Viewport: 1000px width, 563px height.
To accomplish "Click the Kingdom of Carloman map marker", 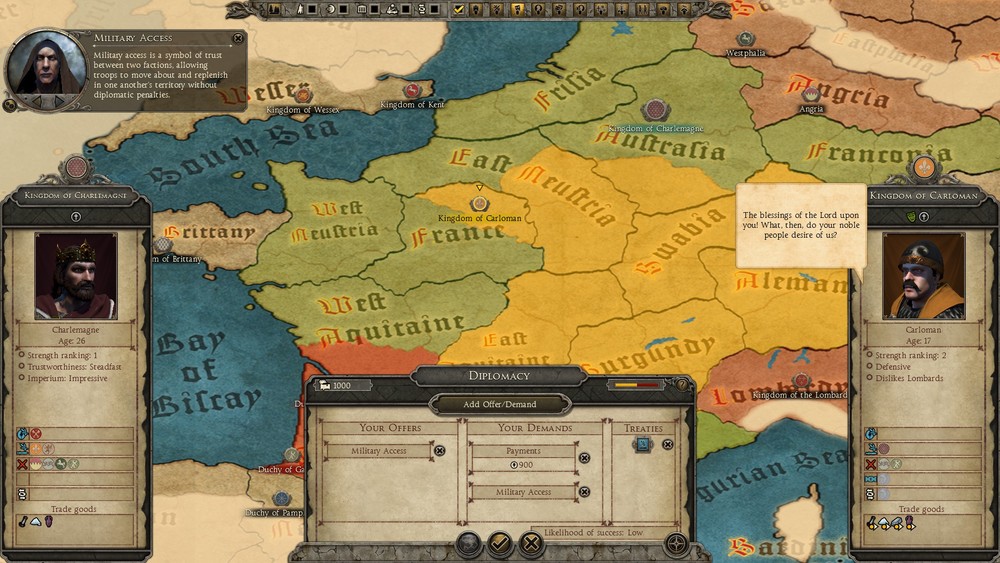I will 479,204.
